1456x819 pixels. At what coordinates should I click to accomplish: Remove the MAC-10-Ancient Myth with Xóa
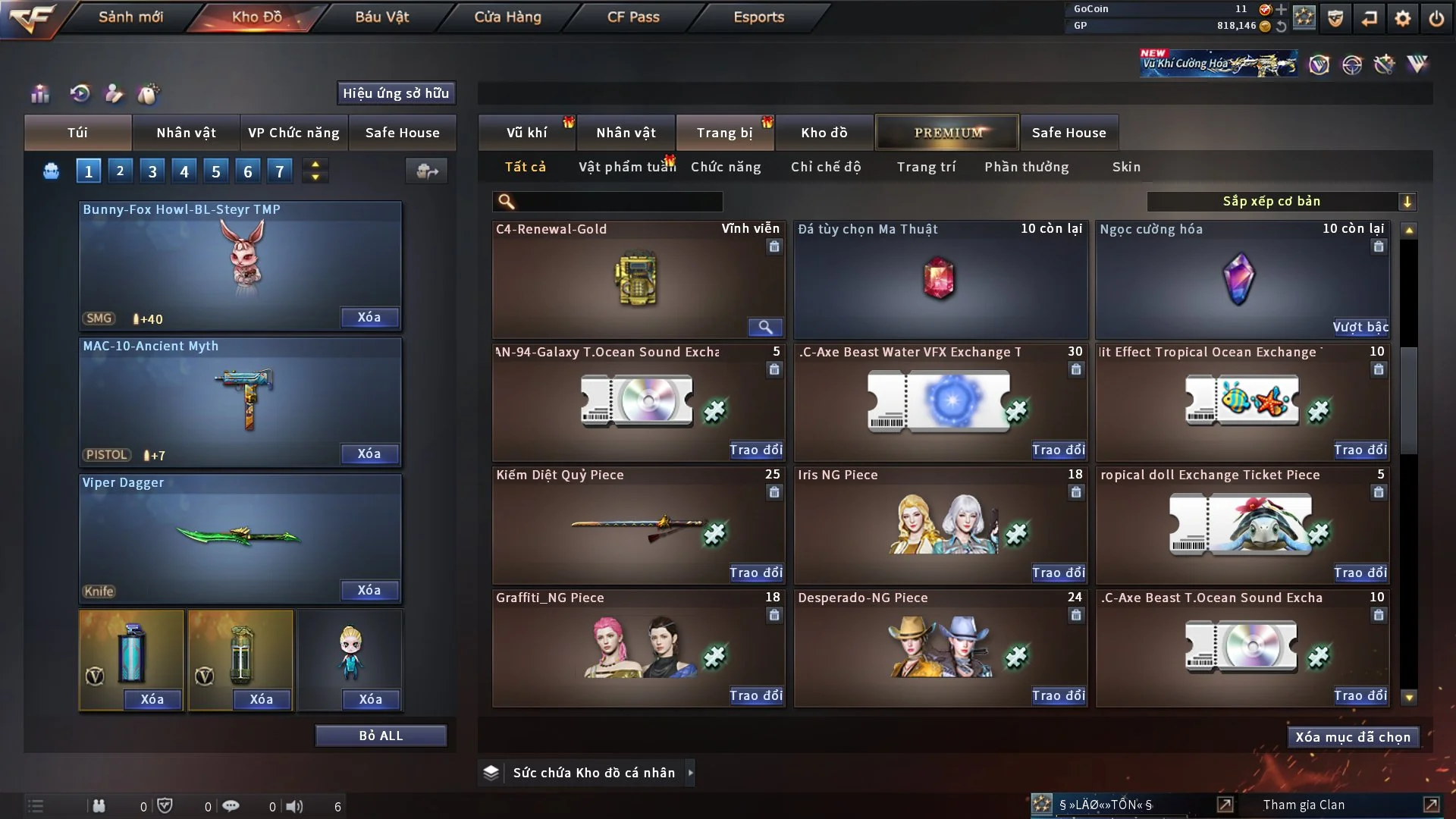coord(369,453)
